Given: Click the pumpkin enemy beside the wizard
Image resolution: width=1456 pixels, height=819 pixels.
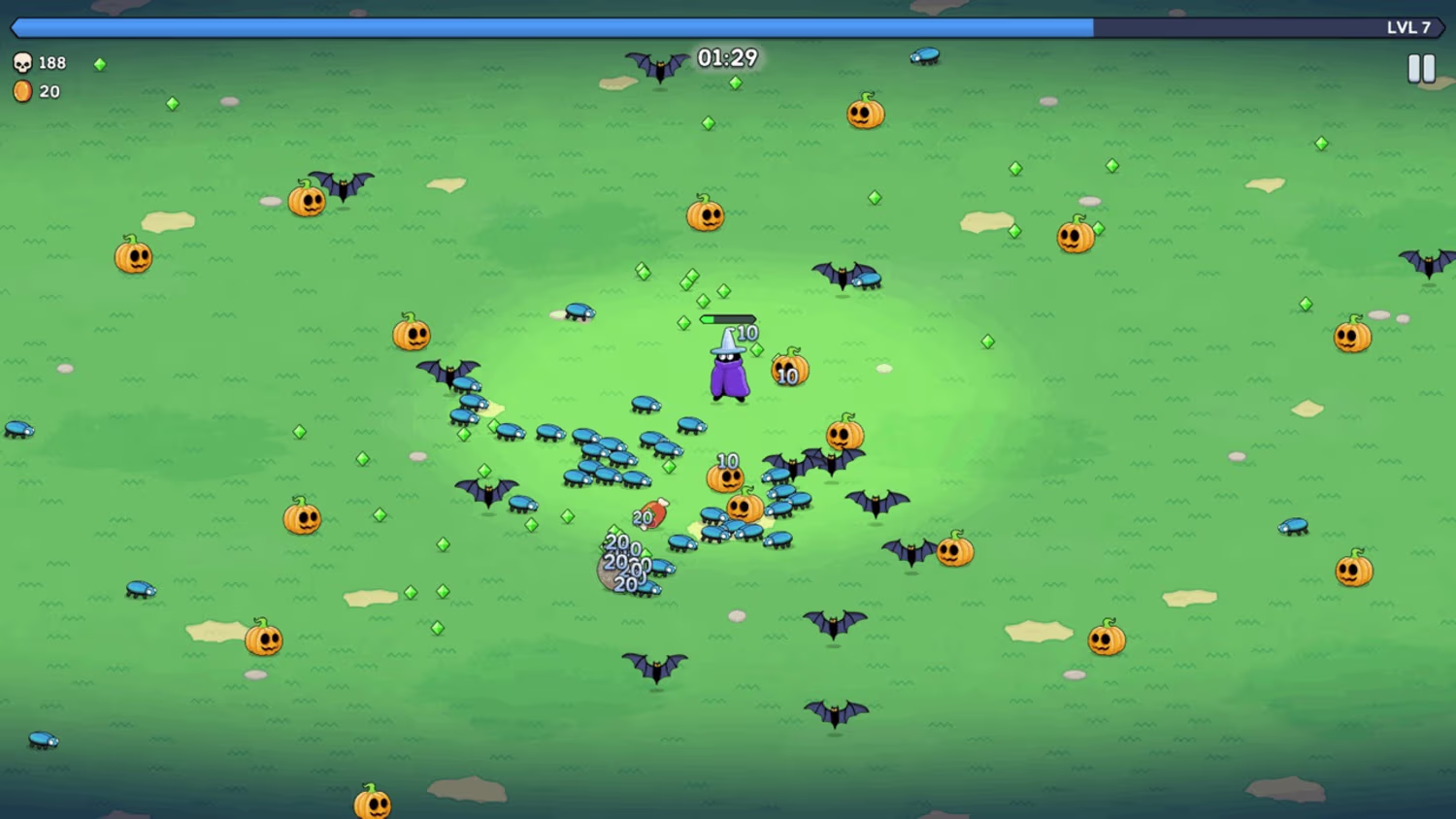Looking at the screenshot, I should [x=791, y=369].
